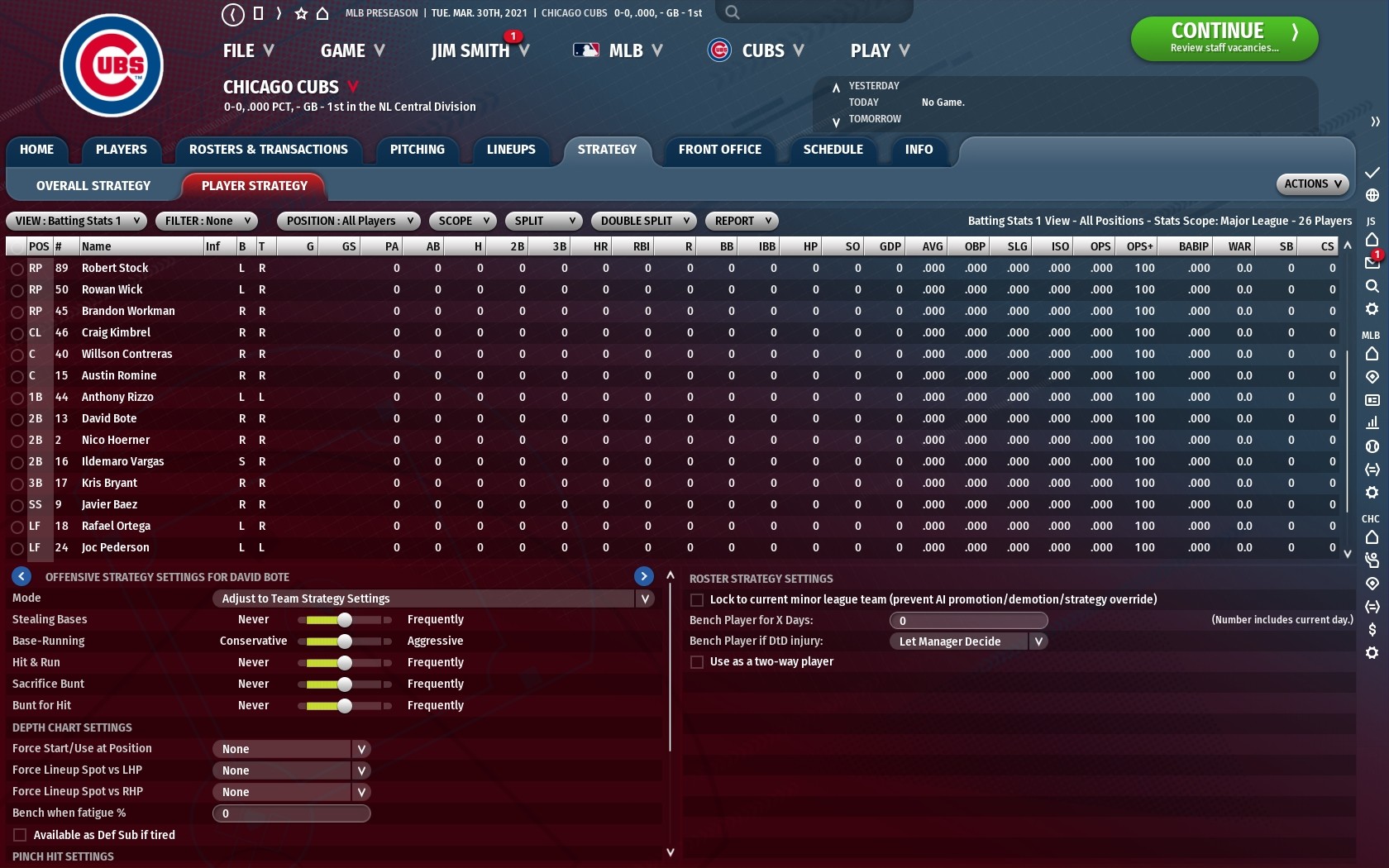Click the green CONTINUE button
Image resolution: width=1389 pixels, height=868 pixels.
tap(1224, 38)
